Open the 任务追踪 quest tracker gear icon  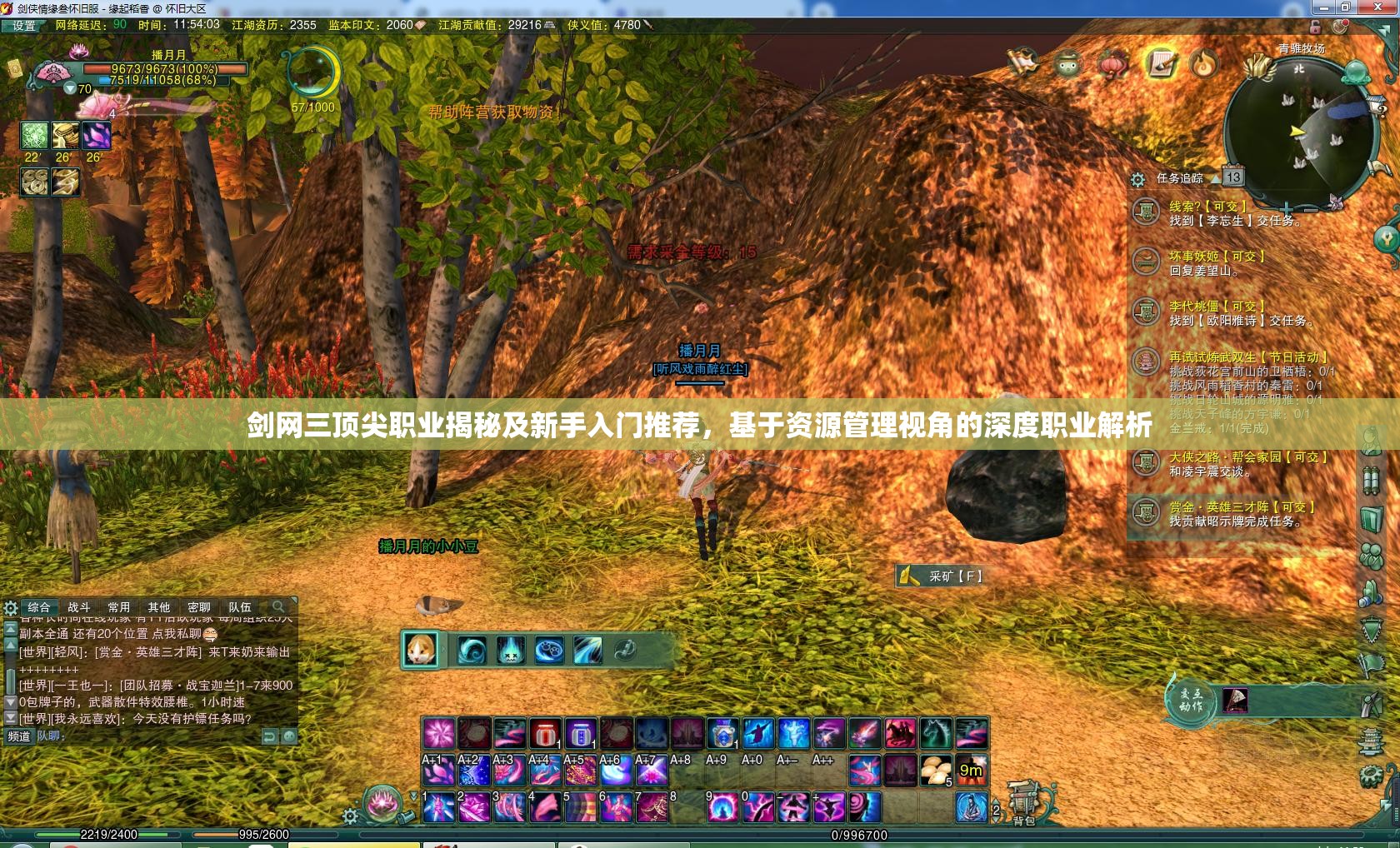[x=1137, y=177]
